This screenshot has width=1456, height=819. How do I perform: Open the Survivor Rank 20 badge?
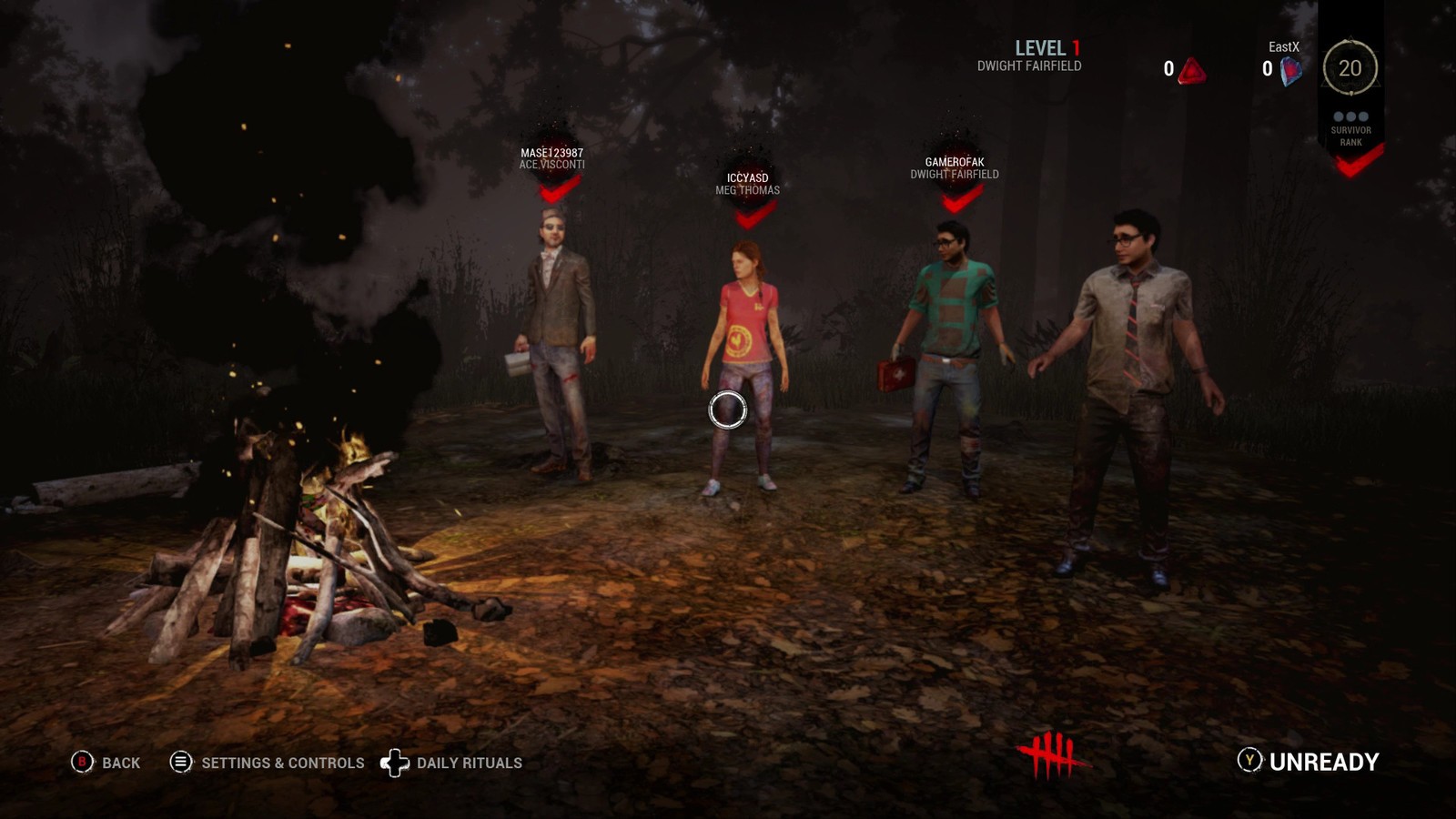coord(1350,68)
